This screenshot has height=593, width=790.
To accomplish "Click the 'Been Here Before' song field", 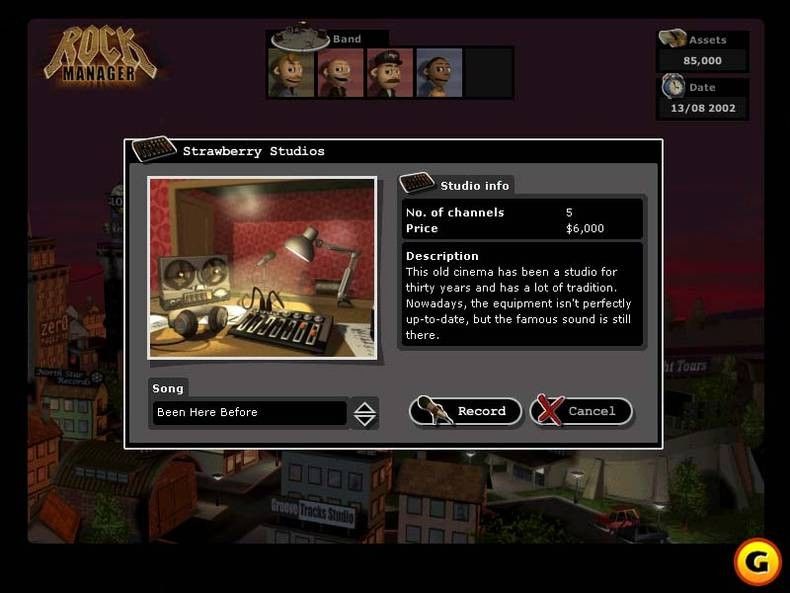I will (249, 412).
